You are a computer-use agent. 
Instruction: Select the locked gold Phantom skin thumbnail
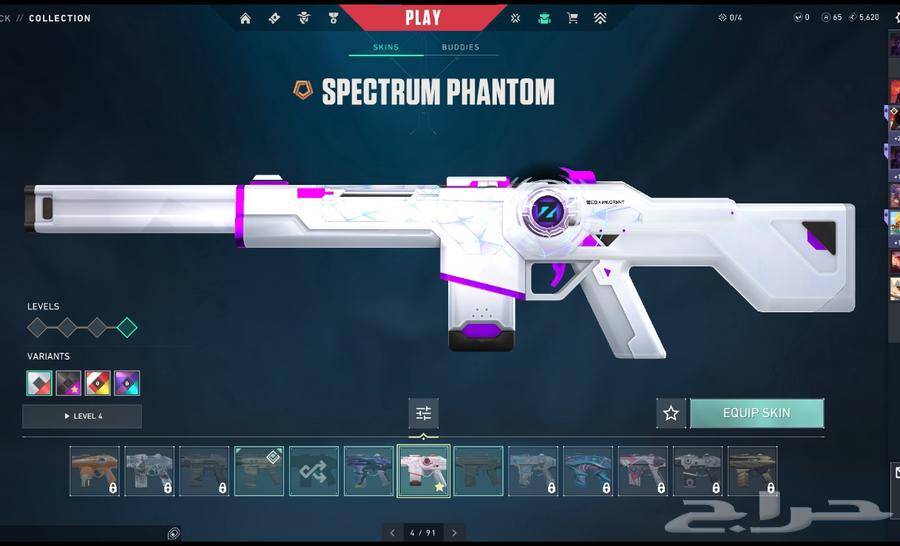pyautogui.click(x=752, y=471)
